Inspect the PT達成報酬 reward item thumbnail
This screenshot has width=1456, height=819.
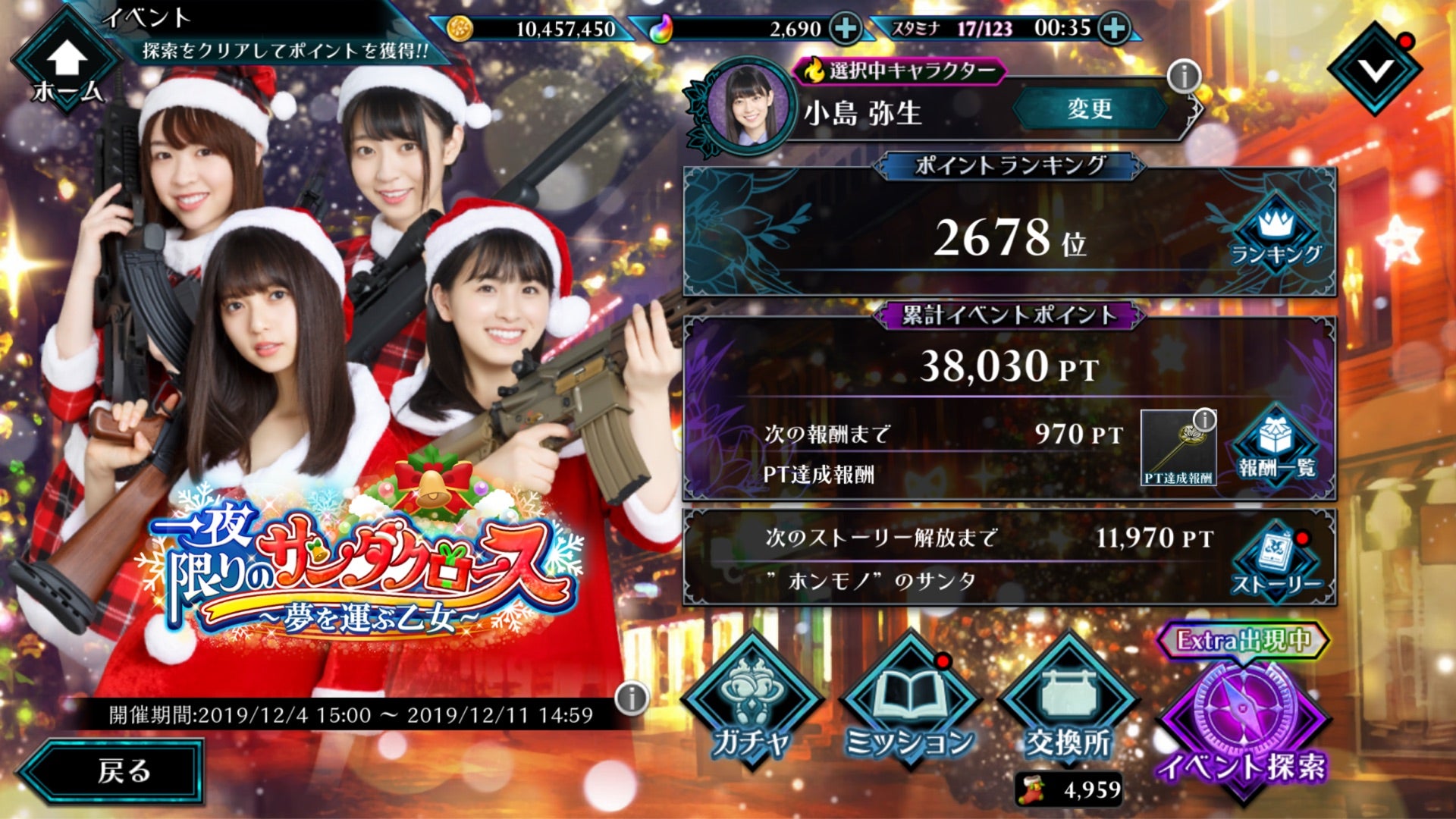pos(1178,447)
